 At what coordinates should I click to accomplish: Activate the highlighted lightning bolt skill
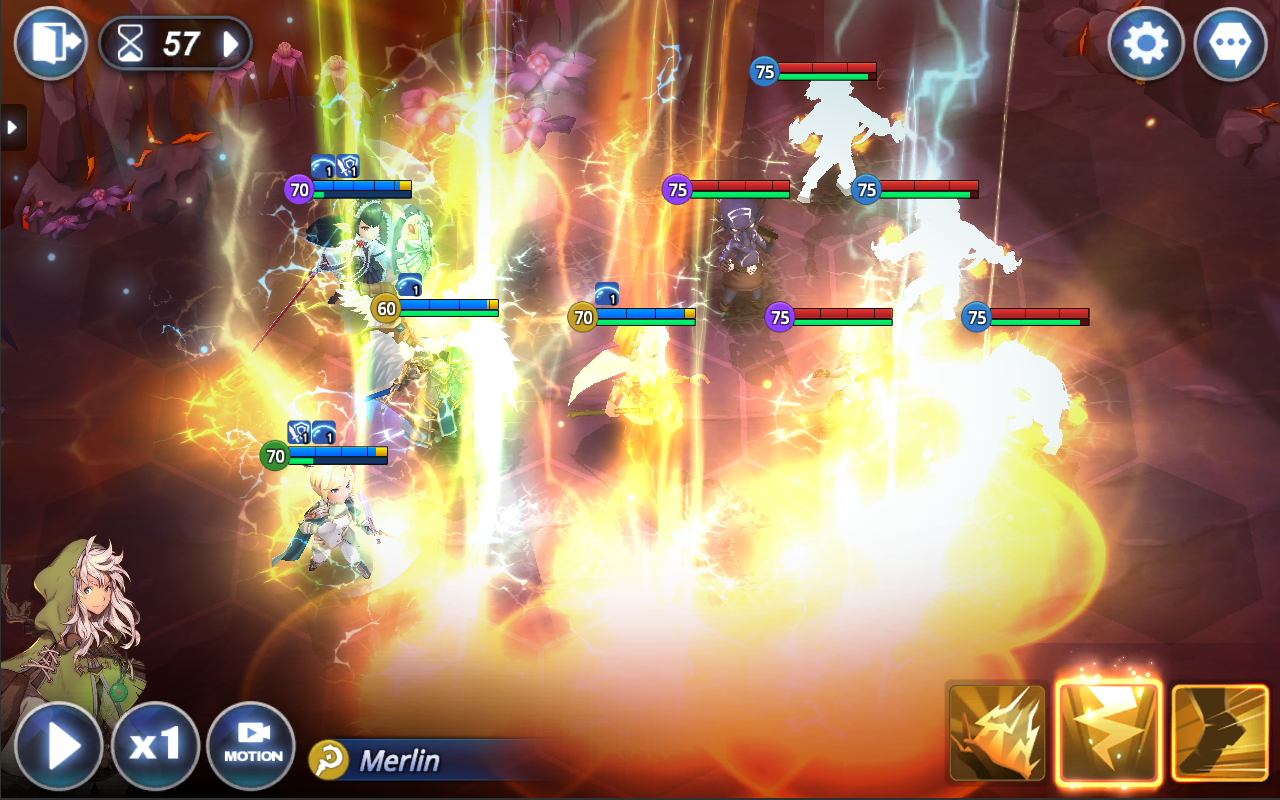point(1109,733)
